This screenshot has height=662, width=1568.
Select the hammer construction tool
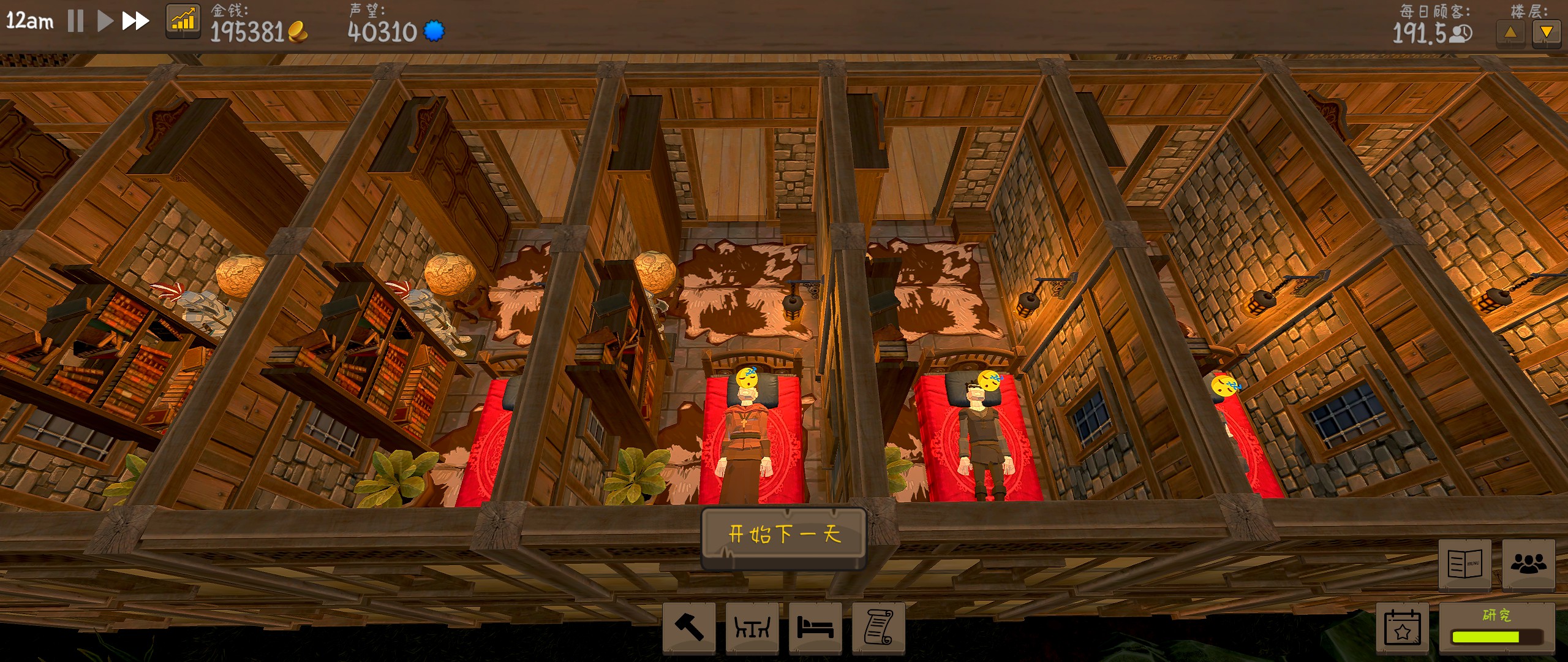point(688,628)
